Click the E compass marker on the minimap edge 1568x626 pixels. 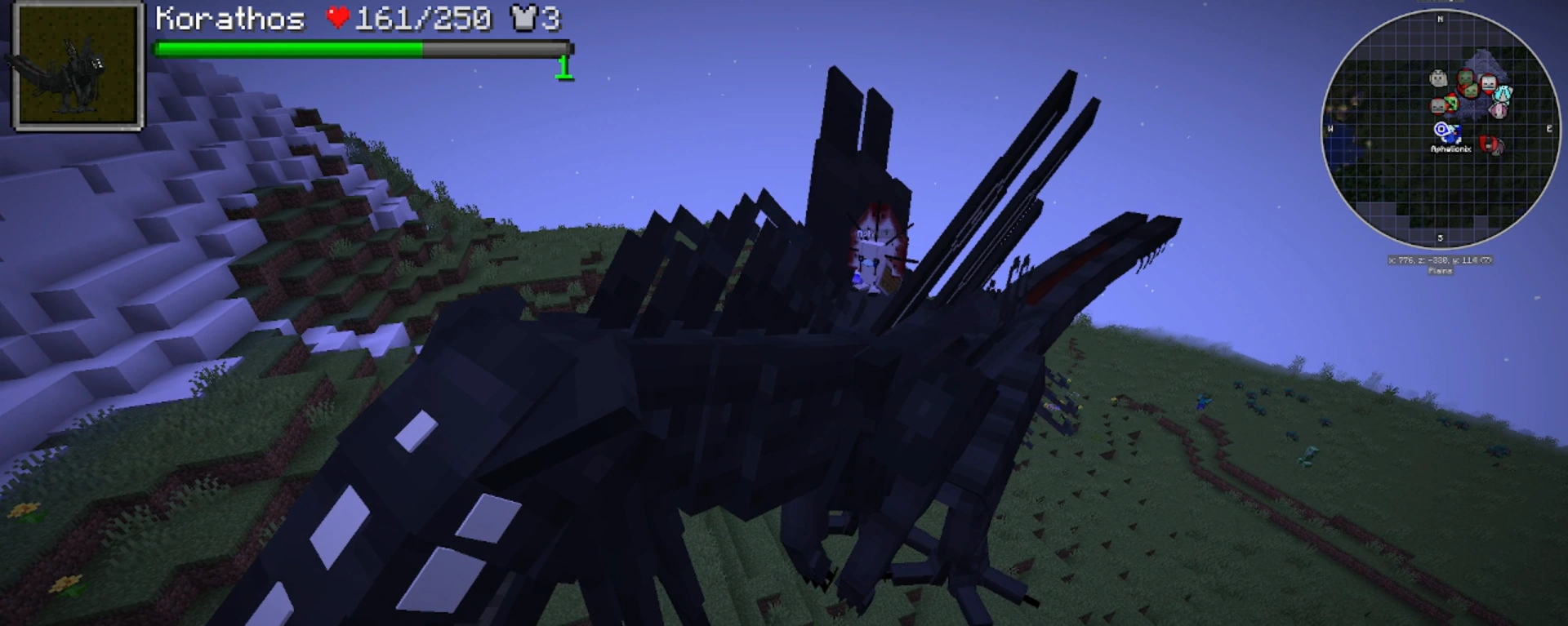[1549, 129]
